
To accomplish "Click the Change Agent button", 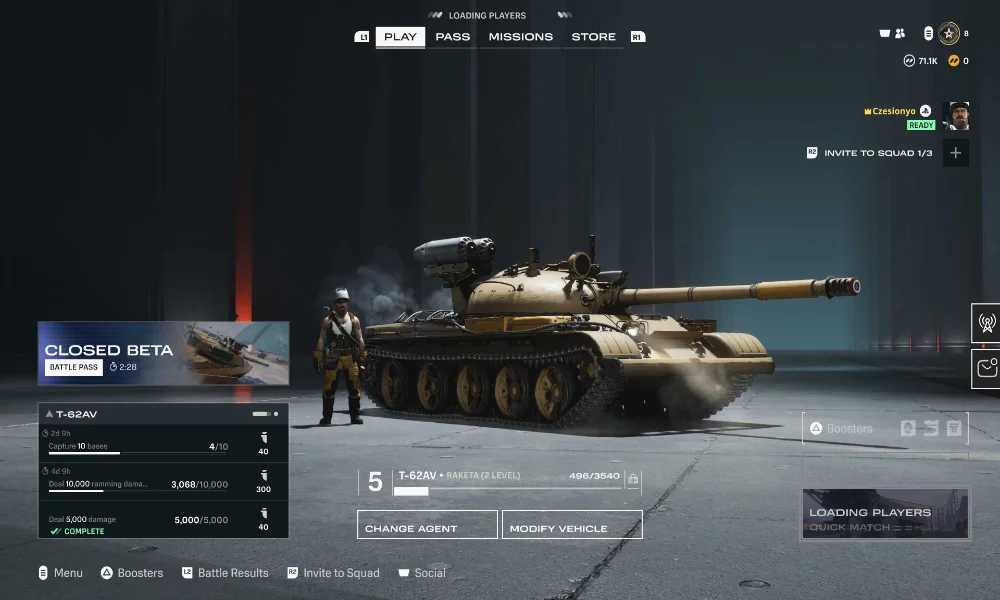I will coord(427,526).
